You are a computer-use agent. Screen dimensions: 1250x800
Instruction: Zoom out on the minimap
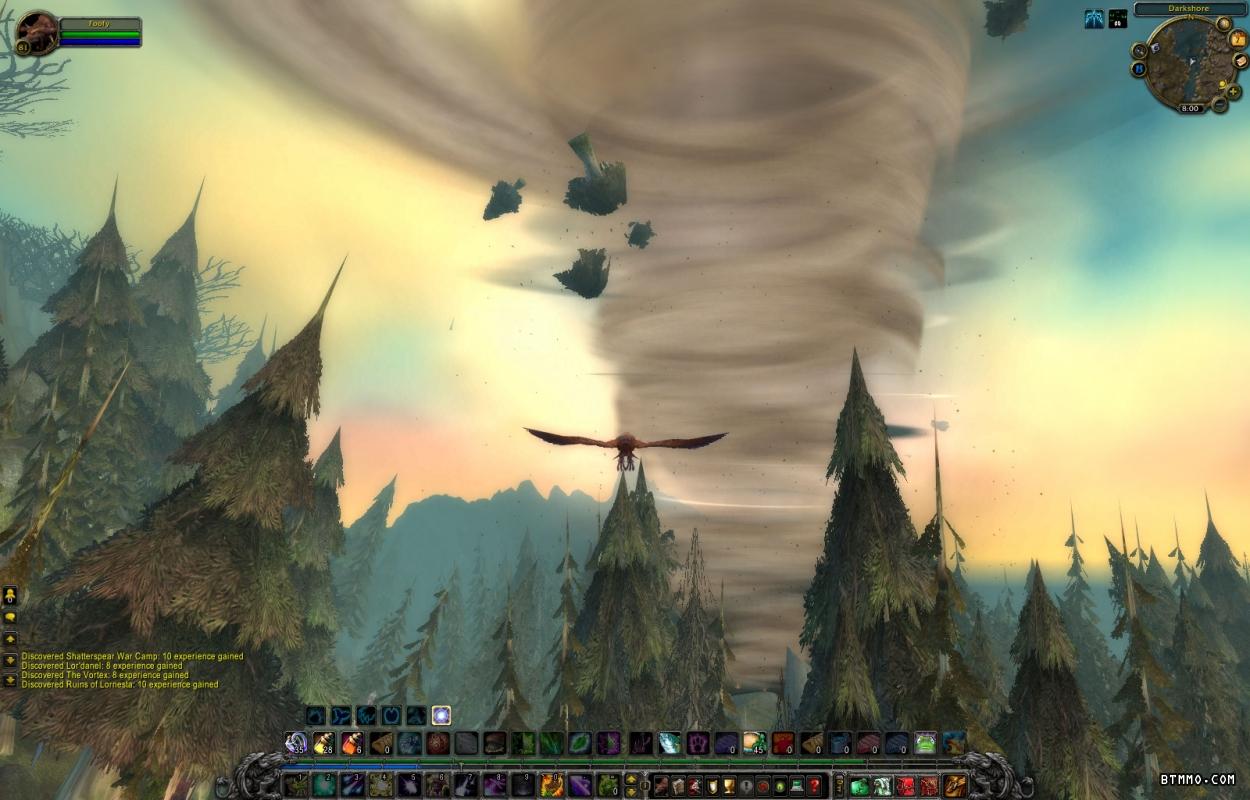[x=1219, y=104]
